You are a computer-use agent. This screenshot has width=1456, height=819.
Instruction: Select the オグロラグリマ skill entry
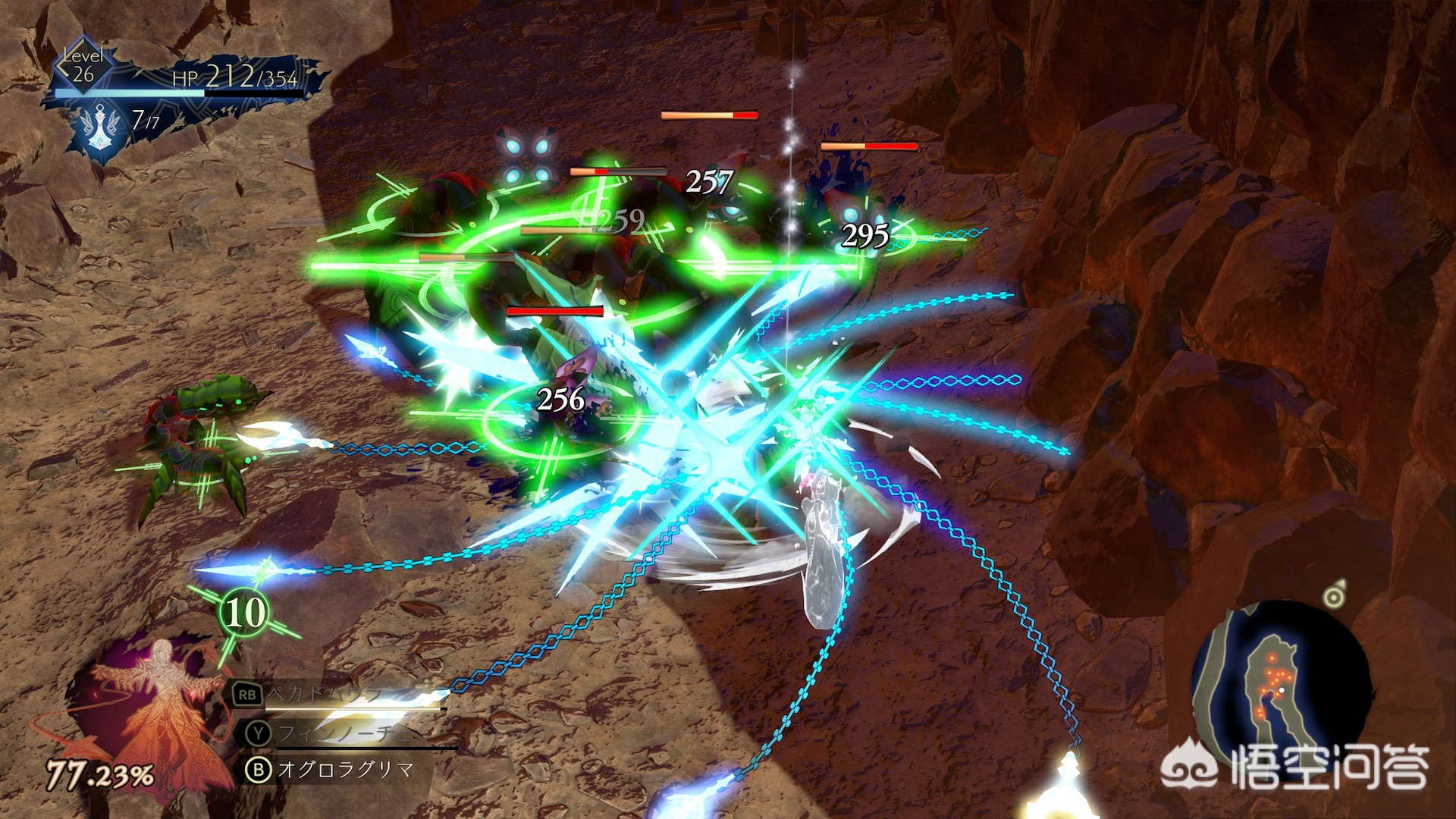[345, 770]
